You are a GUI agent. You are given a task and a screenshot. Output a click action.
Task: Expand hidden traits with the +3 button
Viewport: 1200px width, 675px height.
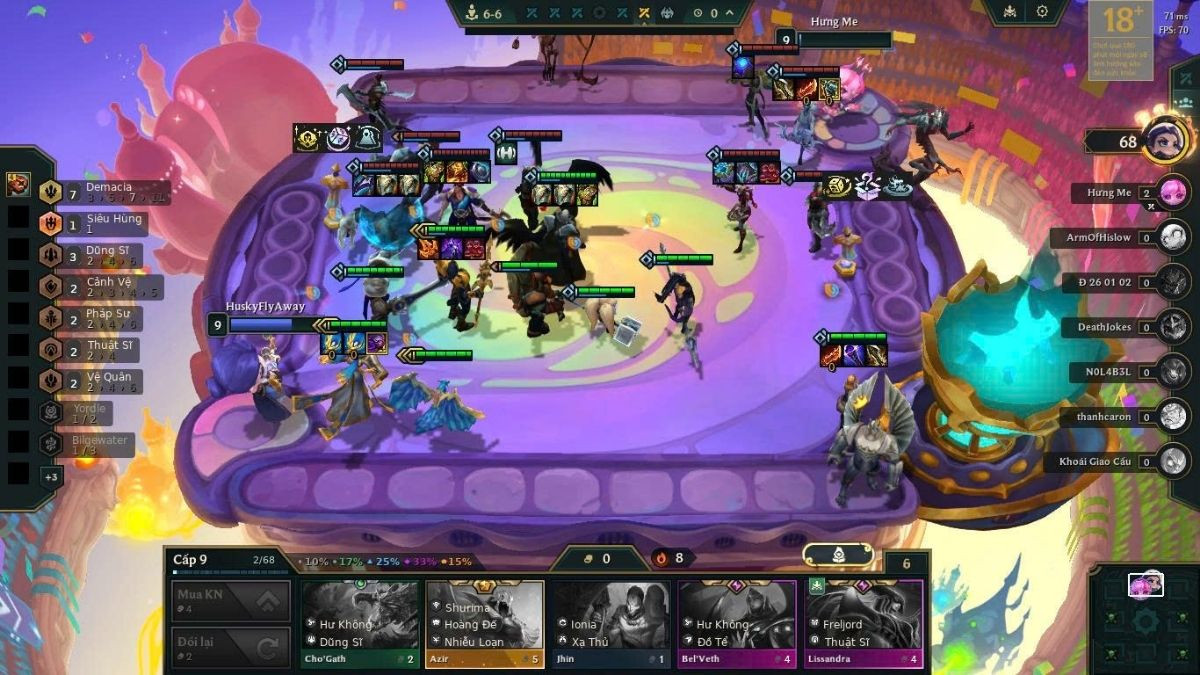[50, 477]
